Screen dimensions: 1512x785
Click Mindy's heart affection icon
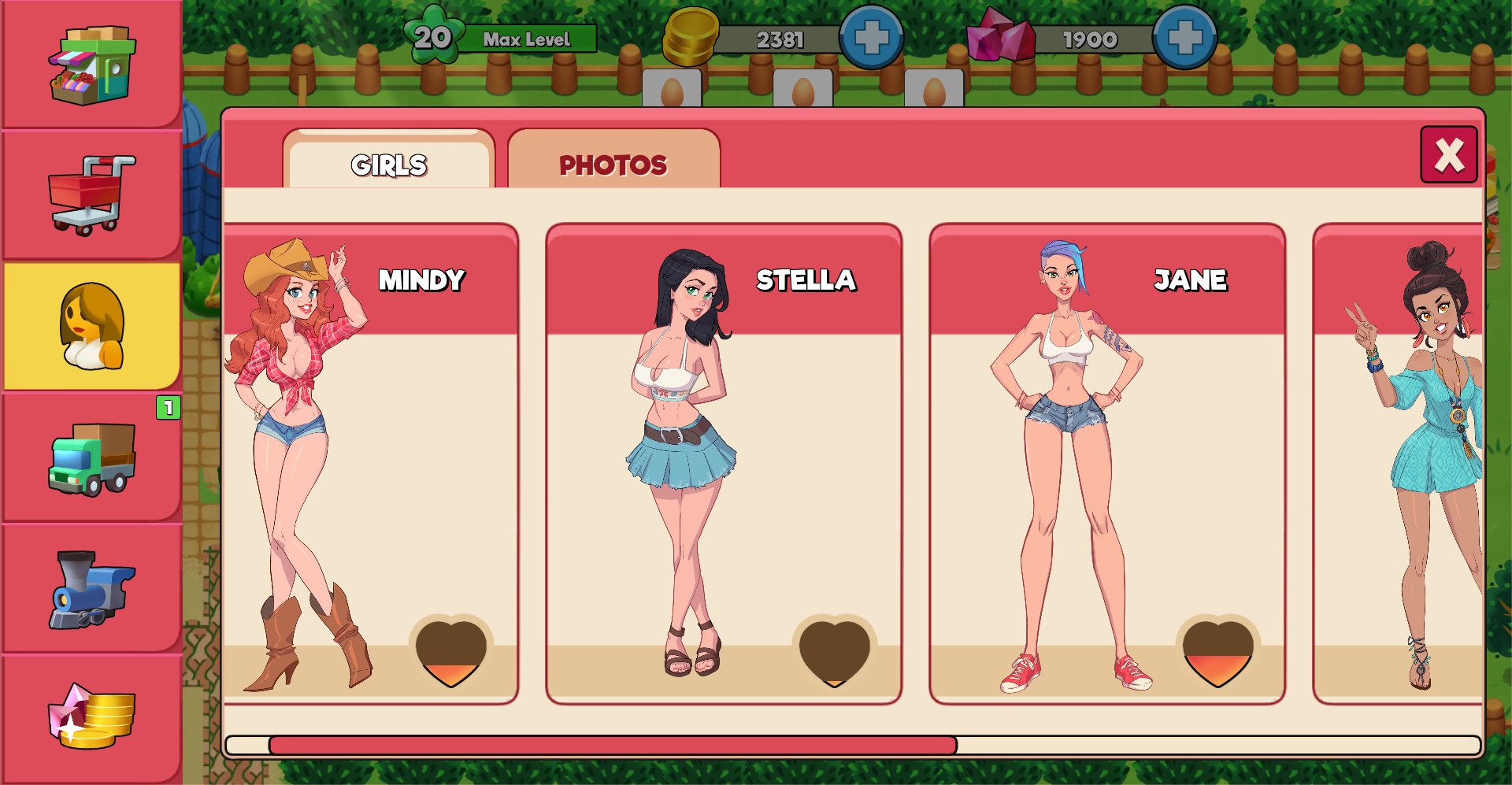point(450,653)
